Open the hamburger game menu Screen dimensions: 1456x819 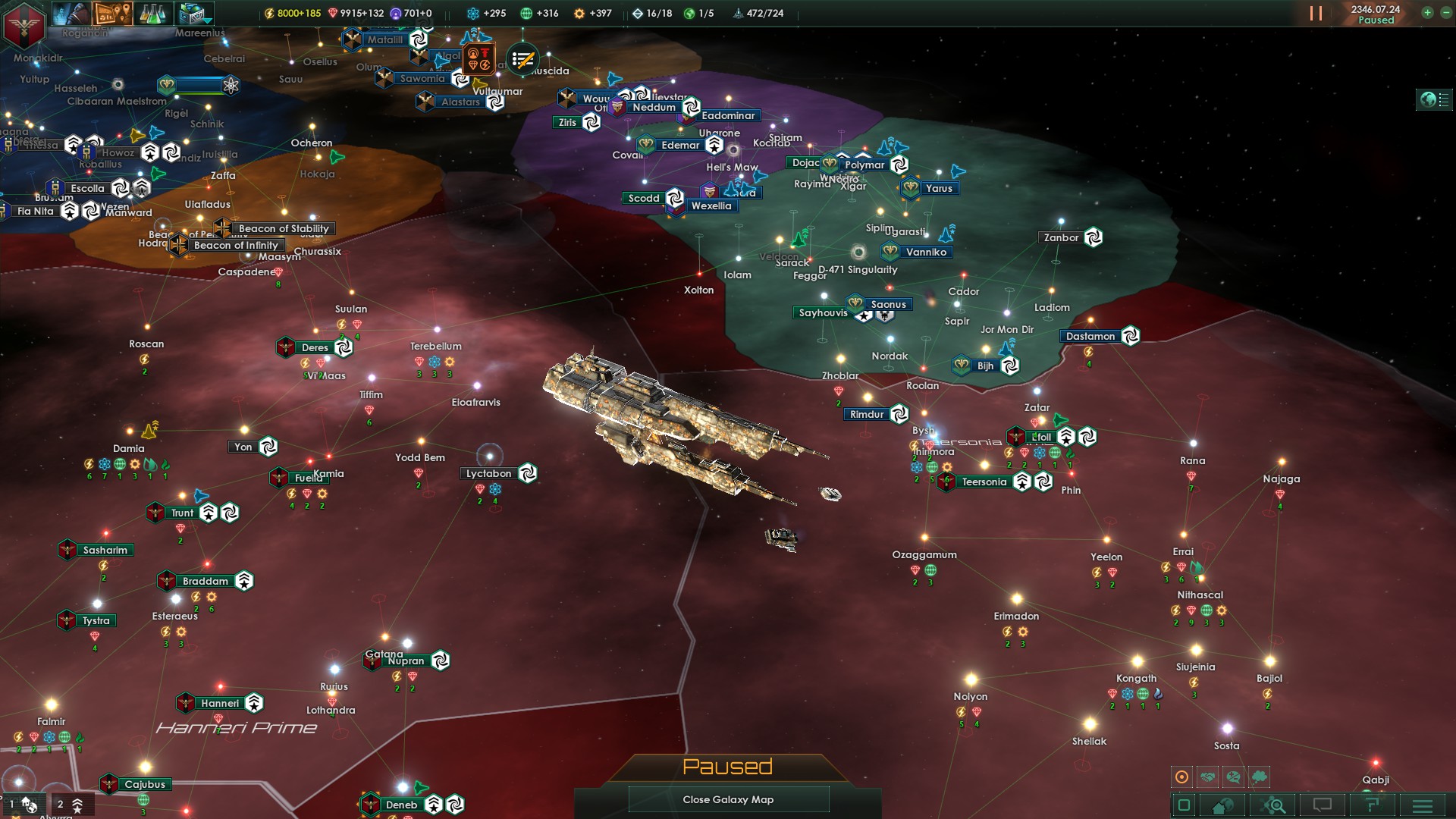point(1424,804)
